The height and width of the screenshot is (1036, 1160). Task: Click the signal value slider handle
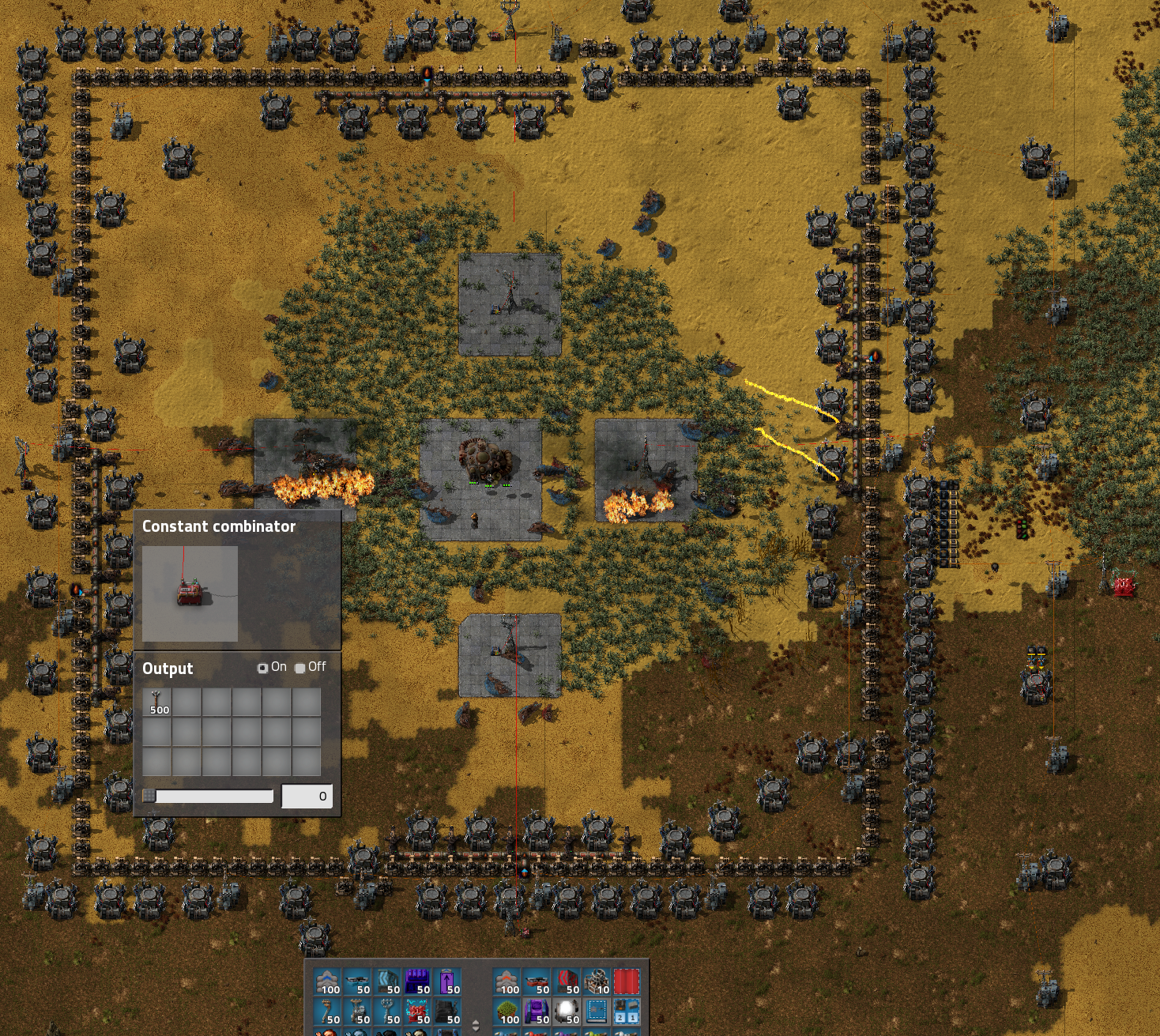click(x=149, y=796)
